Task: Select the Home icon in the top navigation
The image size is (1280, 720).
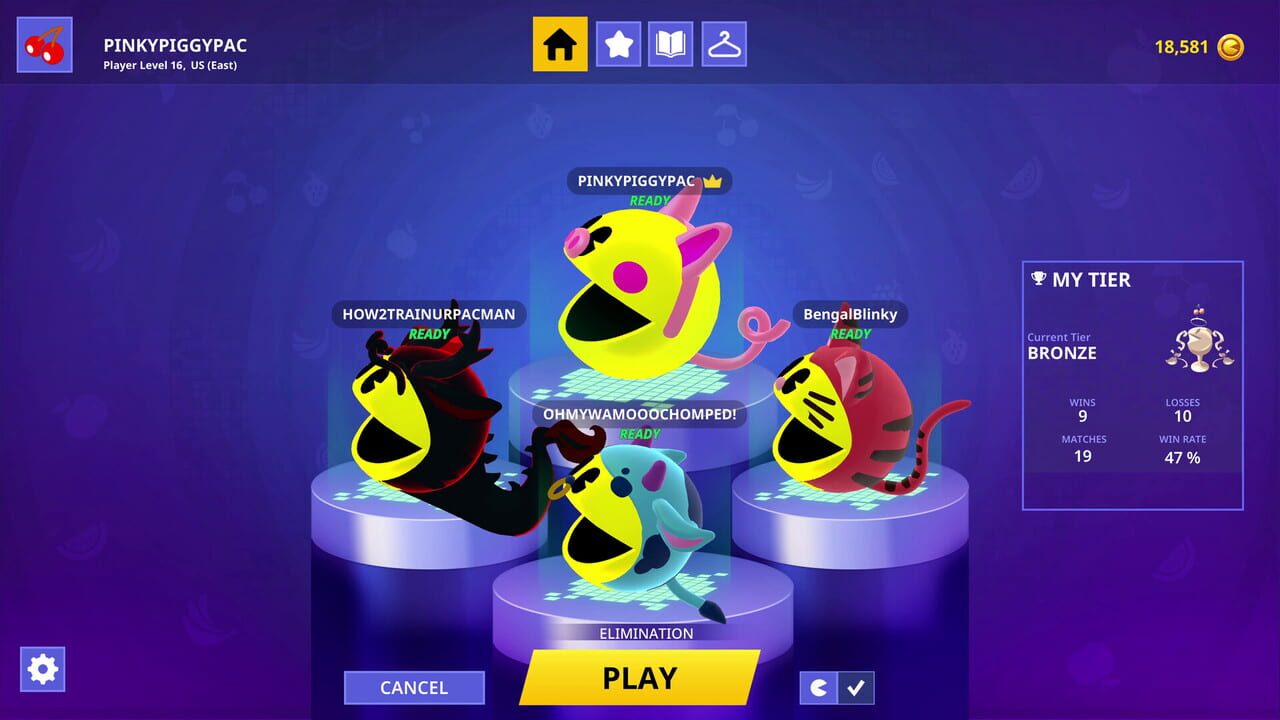Action: pyautogui.click(x=559, y=44)
